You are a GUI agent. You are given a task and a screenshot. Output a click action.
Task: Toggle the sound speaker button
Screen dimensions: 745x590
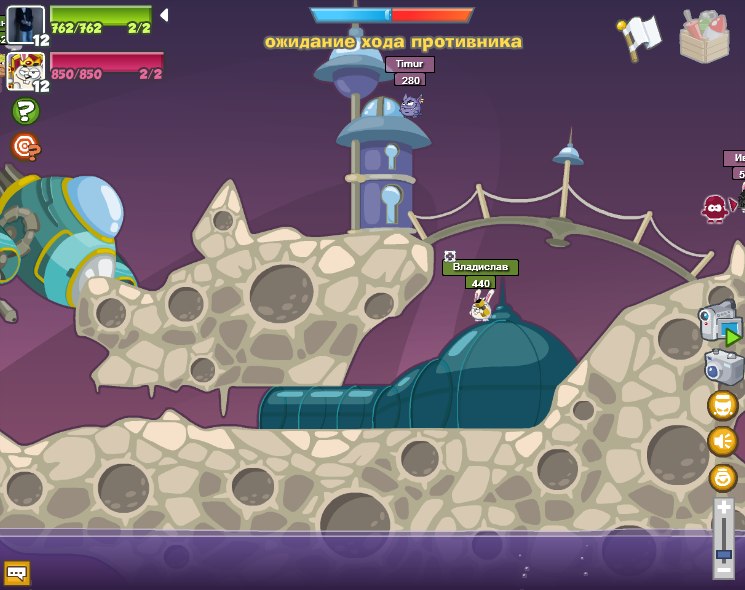click(722, 441)
